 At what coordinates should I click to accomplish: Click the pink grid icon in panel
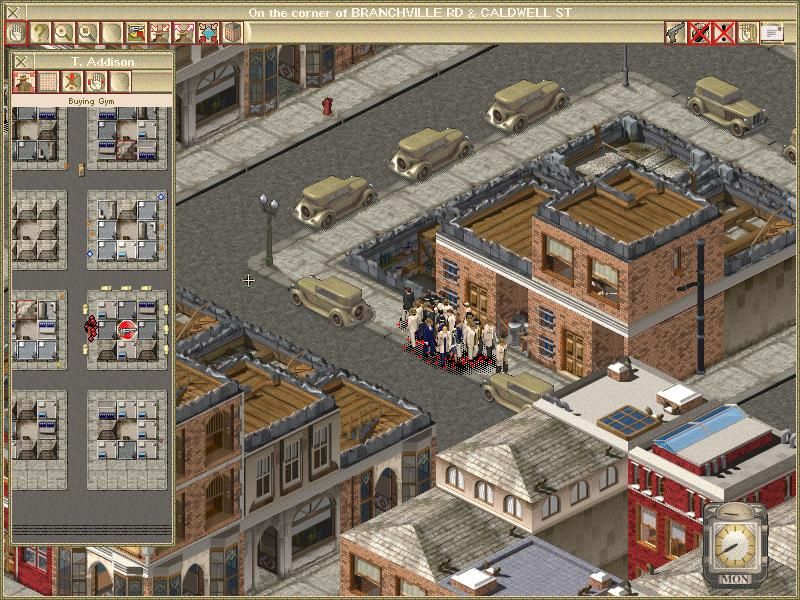tap(48, 81)
